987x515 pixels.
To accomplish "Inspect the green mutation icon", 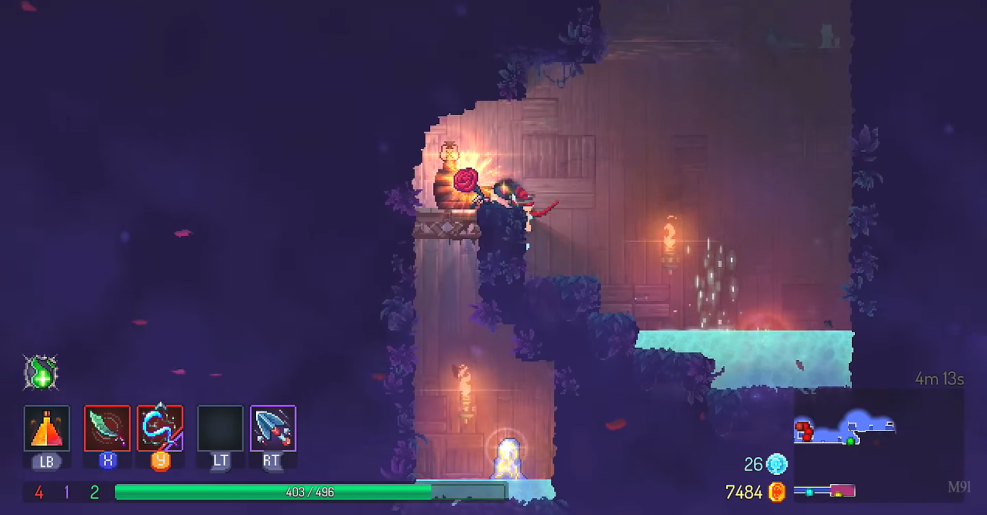I will tap(41, 373).
